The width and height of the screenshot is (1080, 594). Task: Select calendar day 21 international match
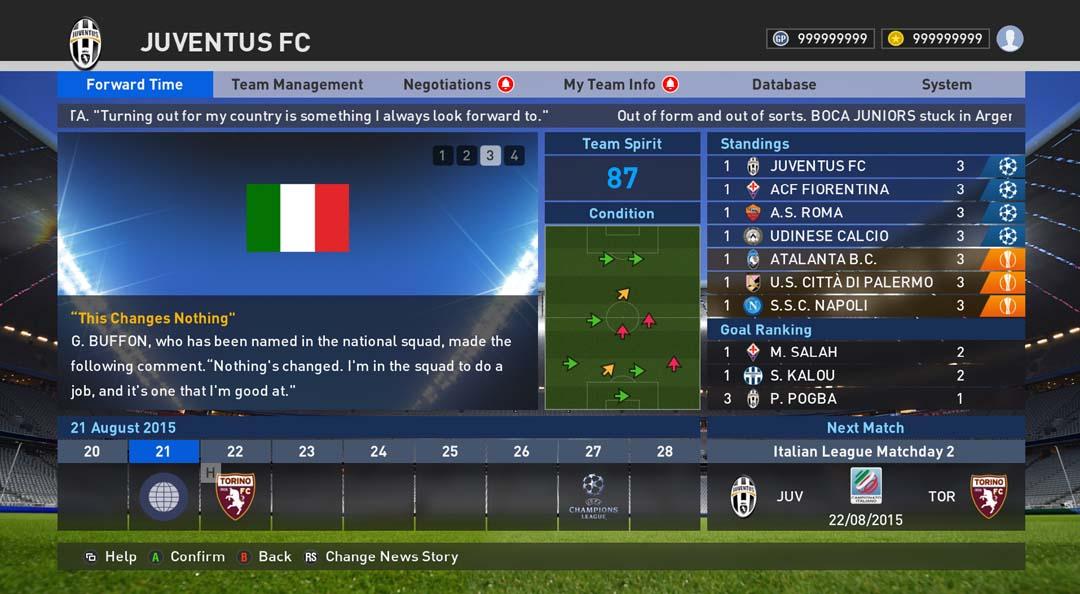tap(163, 496)
